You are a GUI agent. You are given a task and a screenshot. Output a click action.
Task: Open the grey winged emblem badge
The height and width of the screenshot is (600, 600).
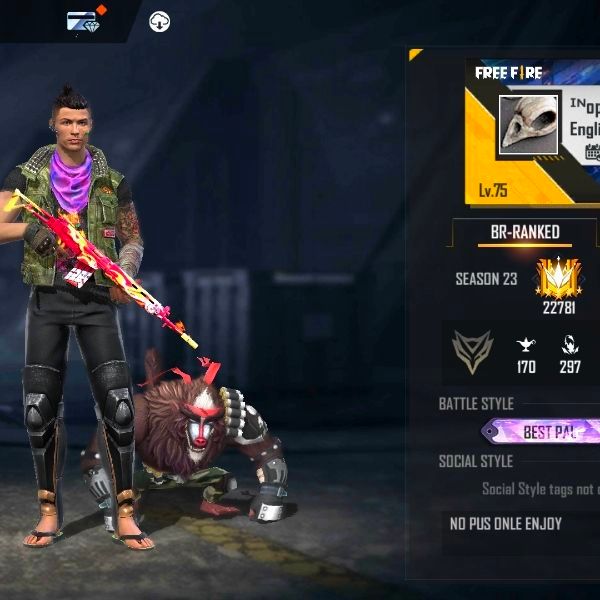click(x=472, y=350)
